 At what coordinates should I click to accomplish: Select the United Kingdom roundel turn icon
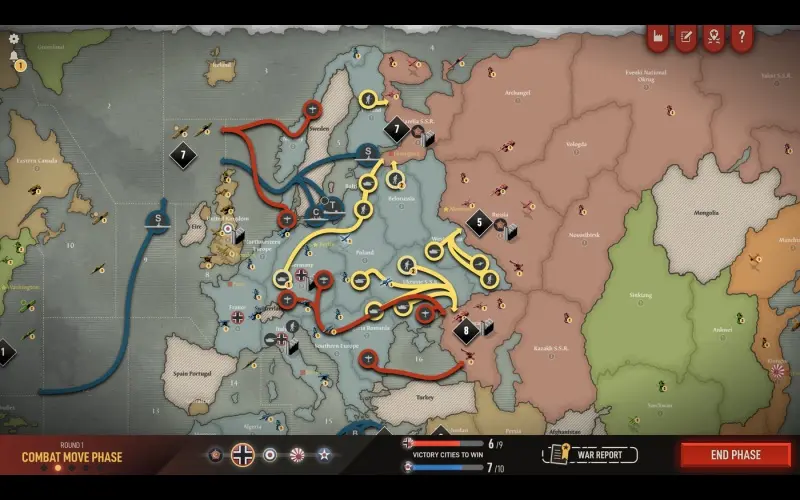point(270,455)
